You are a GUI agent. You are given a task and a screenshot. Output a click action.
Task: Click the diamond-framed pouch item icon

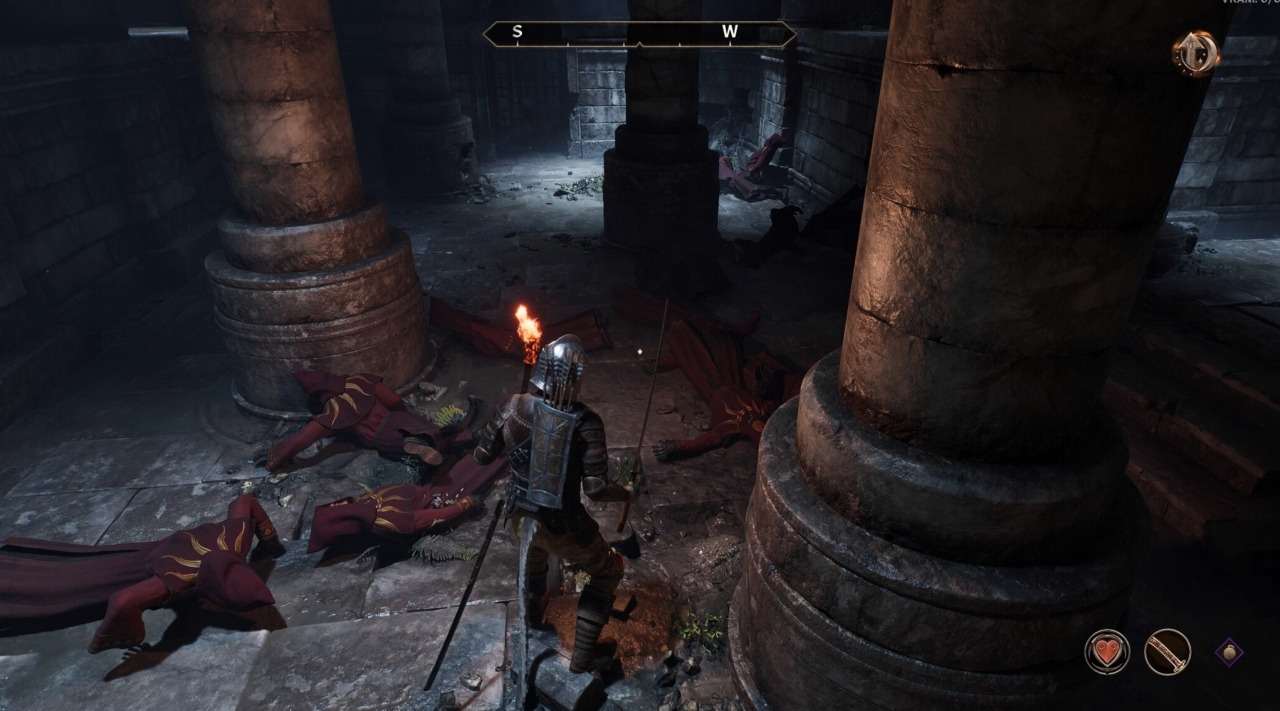coord(1229,653)
